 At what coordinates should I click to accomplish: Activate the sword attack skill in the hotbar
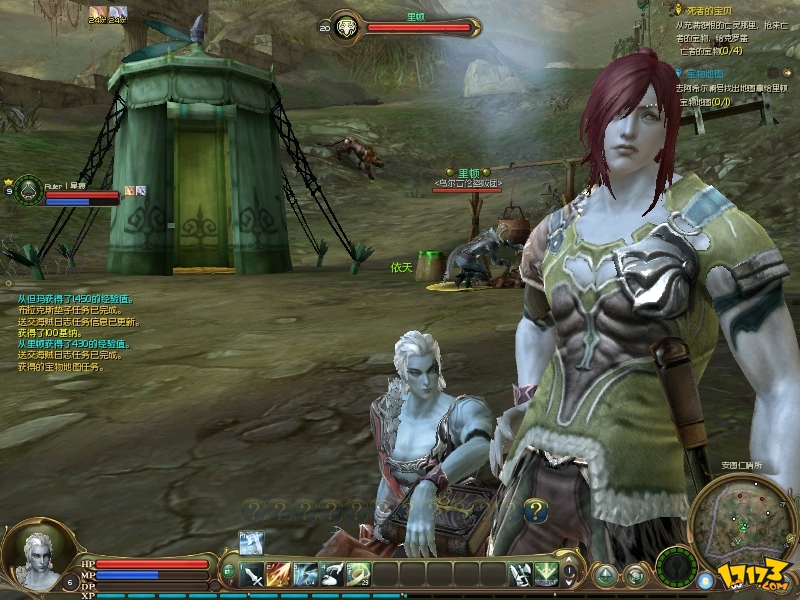(253, 575)
